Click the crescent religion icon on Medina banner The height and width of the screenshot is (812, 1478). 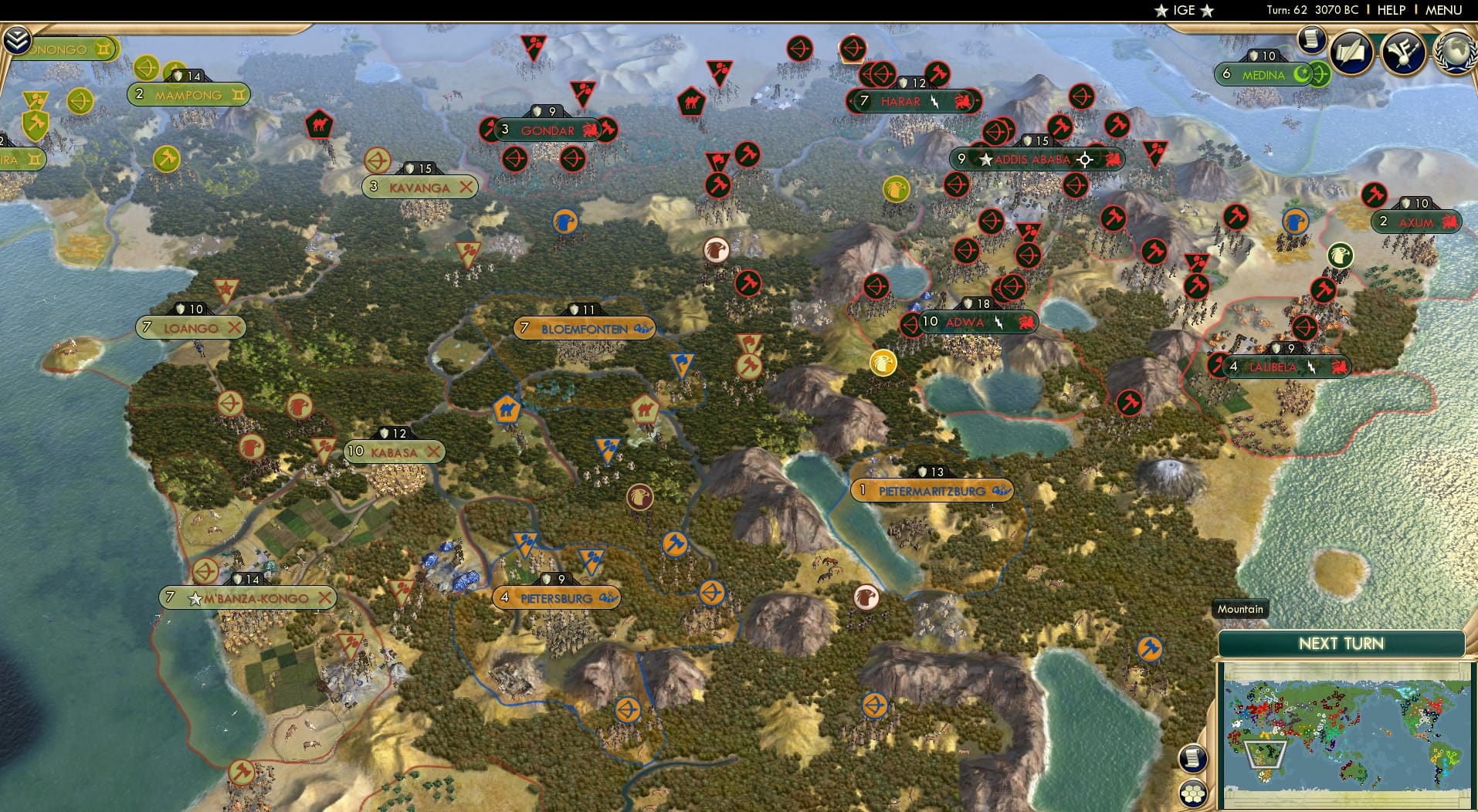click(1302, 75)
